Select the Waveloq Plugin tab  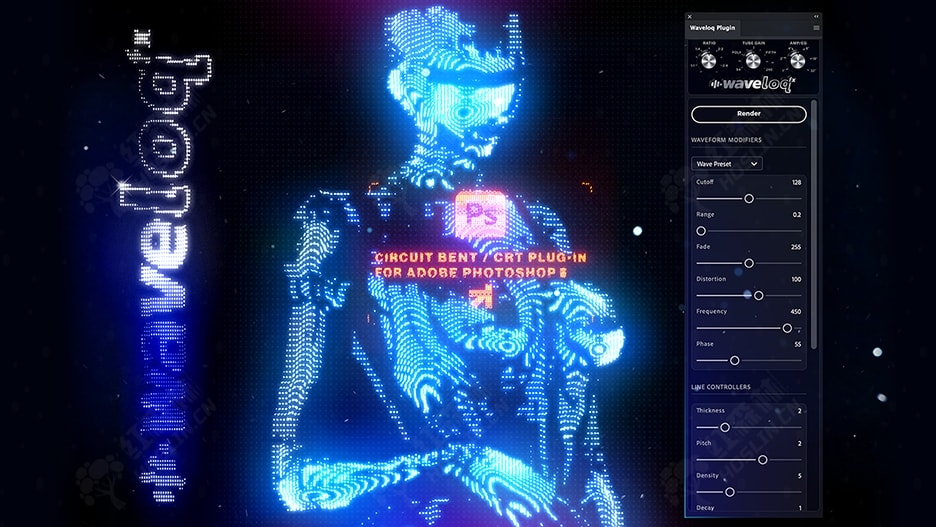pos(712,28)
